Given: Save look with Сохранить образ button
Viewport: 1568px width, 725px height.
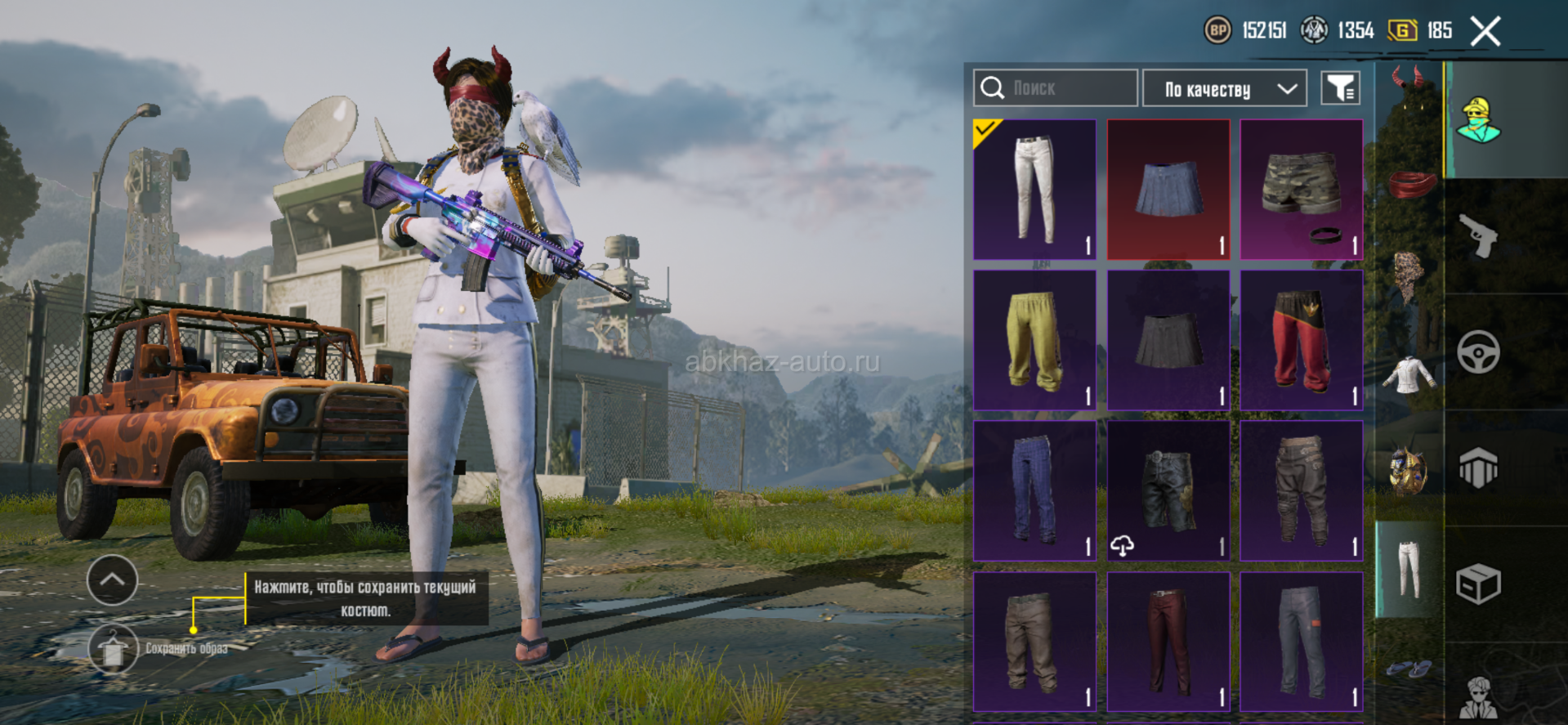Looking at the screenshot, I should (x=113, y=649).
